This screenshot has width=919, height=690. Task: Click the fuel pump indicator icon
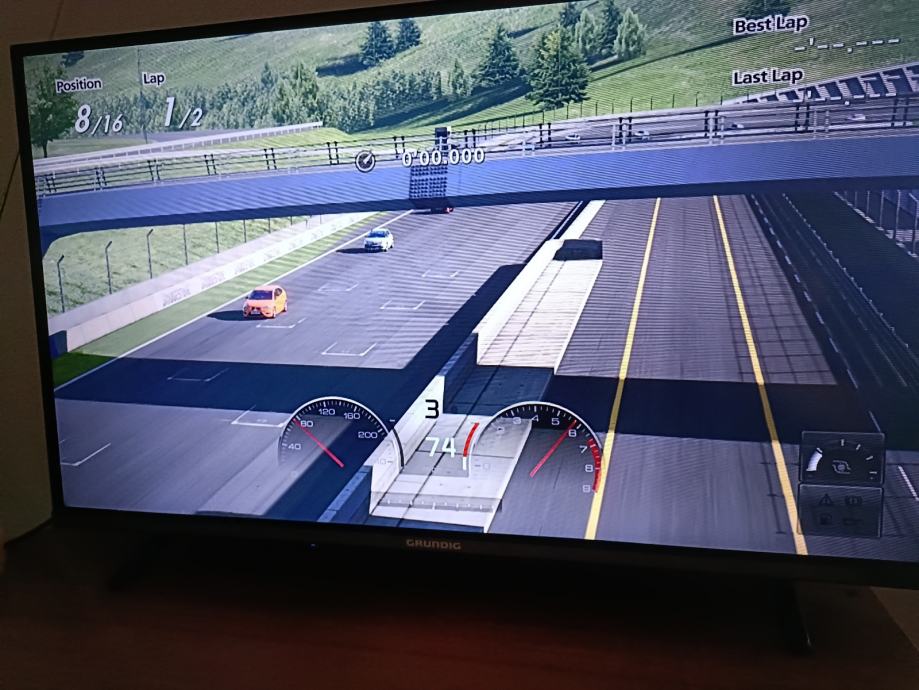827,519
